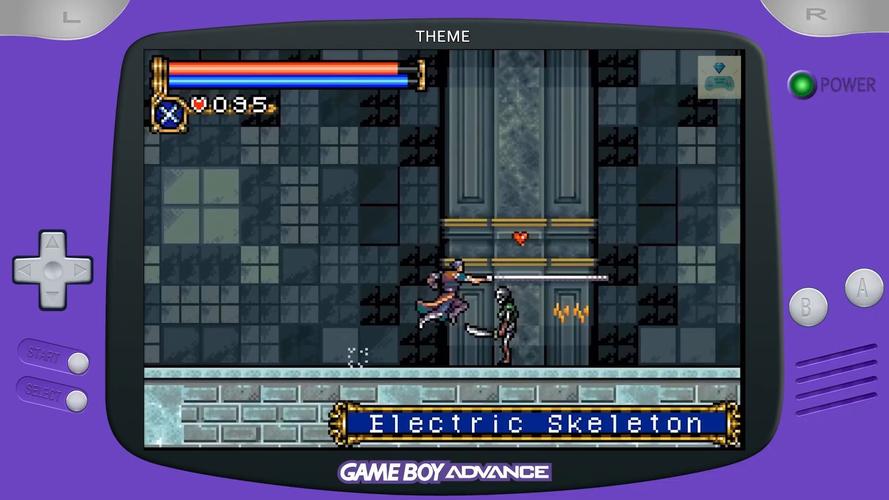The height and width of the screenshot is (500, 889).
Task: Open the THEME option at the top
Action: [x=442, y=36]
